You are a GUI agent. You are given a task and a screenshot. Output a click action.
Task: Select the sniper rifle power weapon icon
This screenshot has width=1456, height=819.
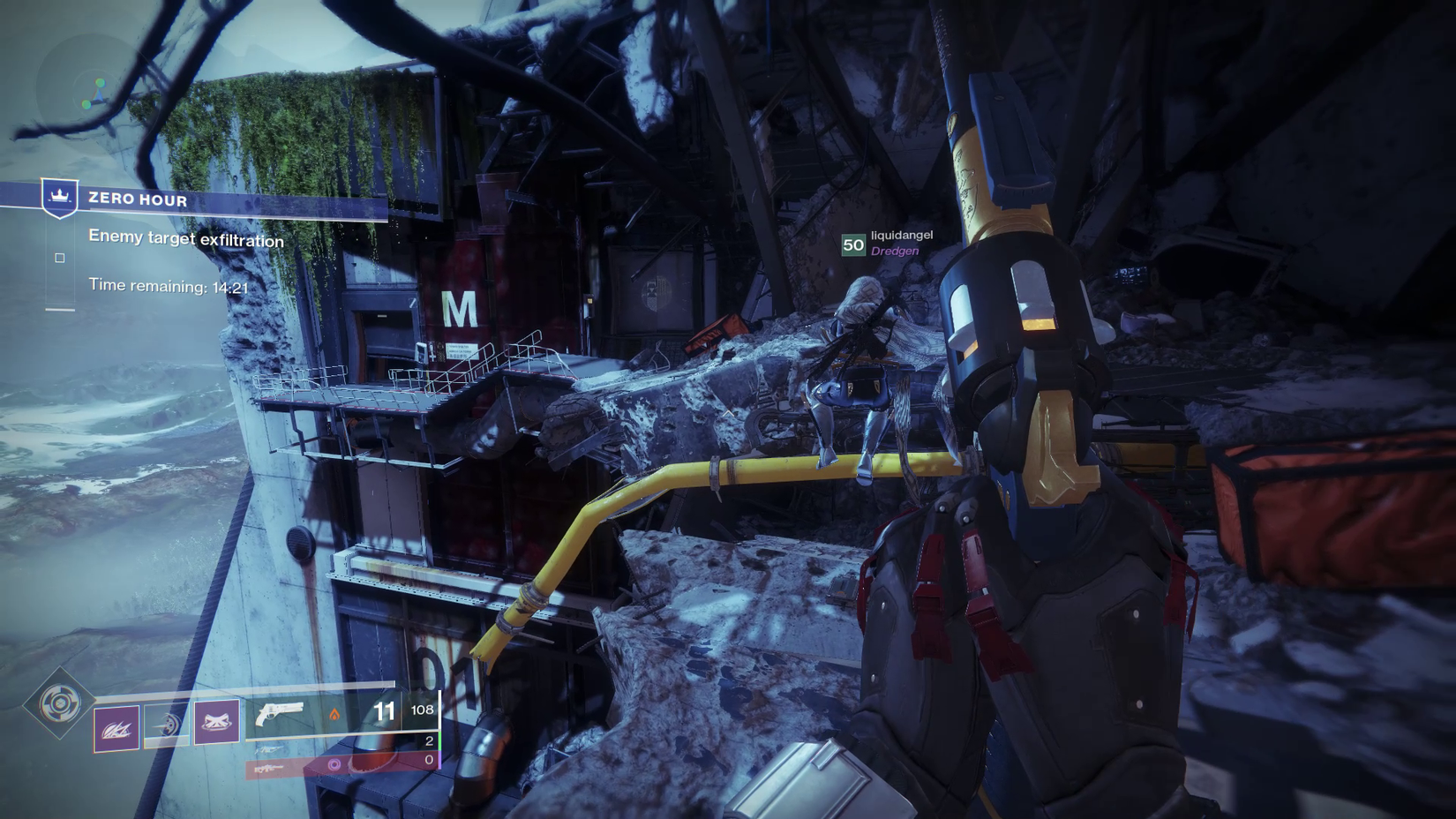pos(270,769)
